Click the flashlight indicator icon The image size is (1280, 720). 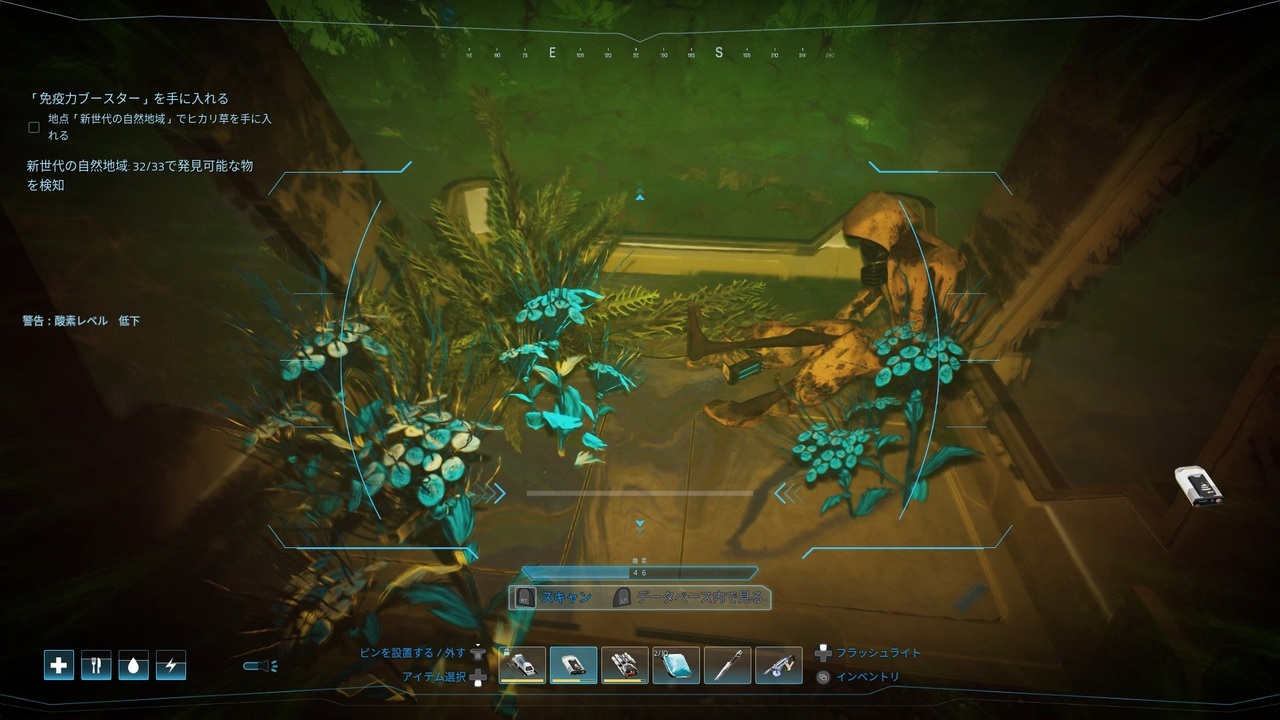[260, 666]
